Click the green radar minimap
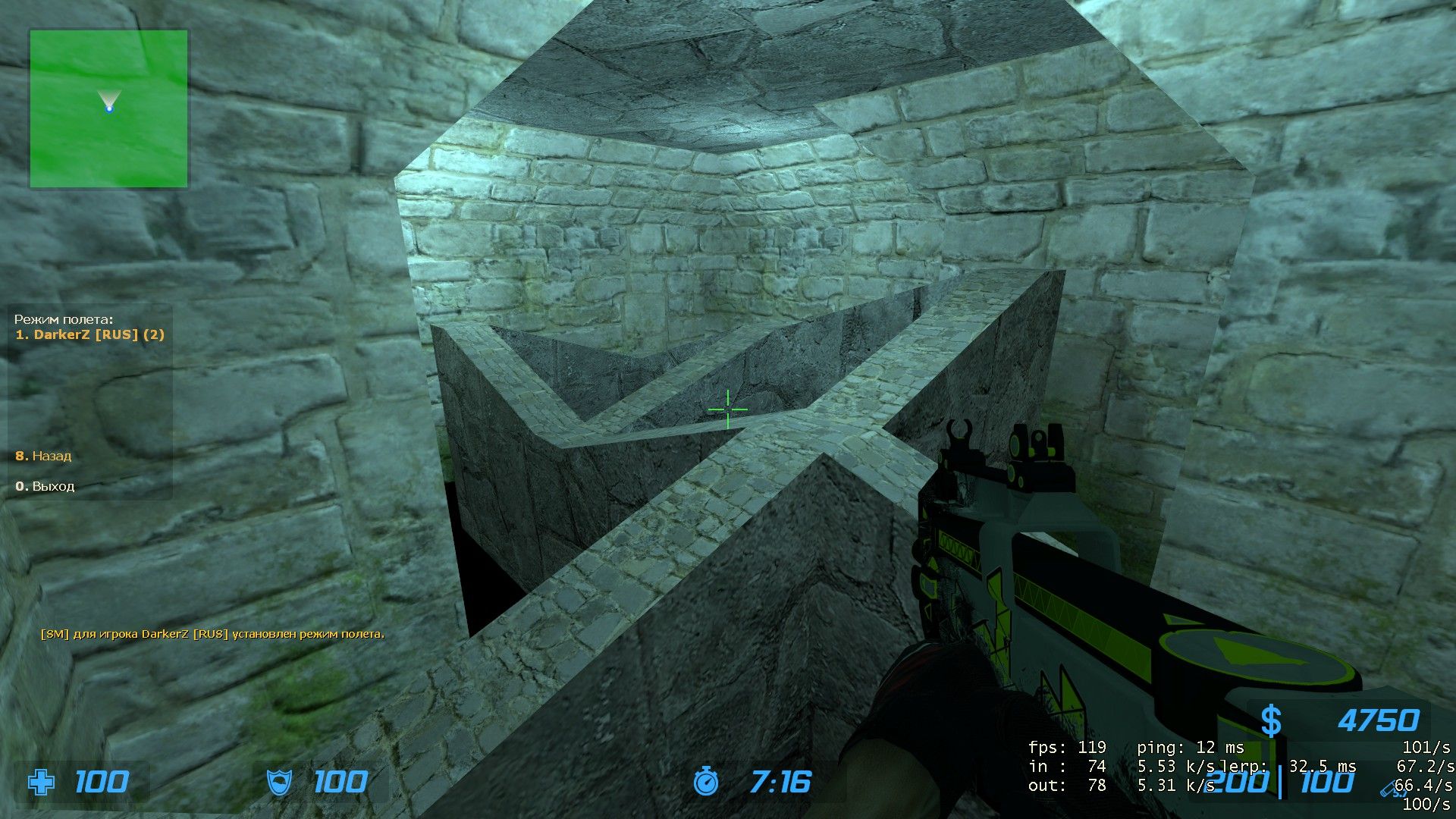Viewport: 1456px width, 819px height. (108, 109)
